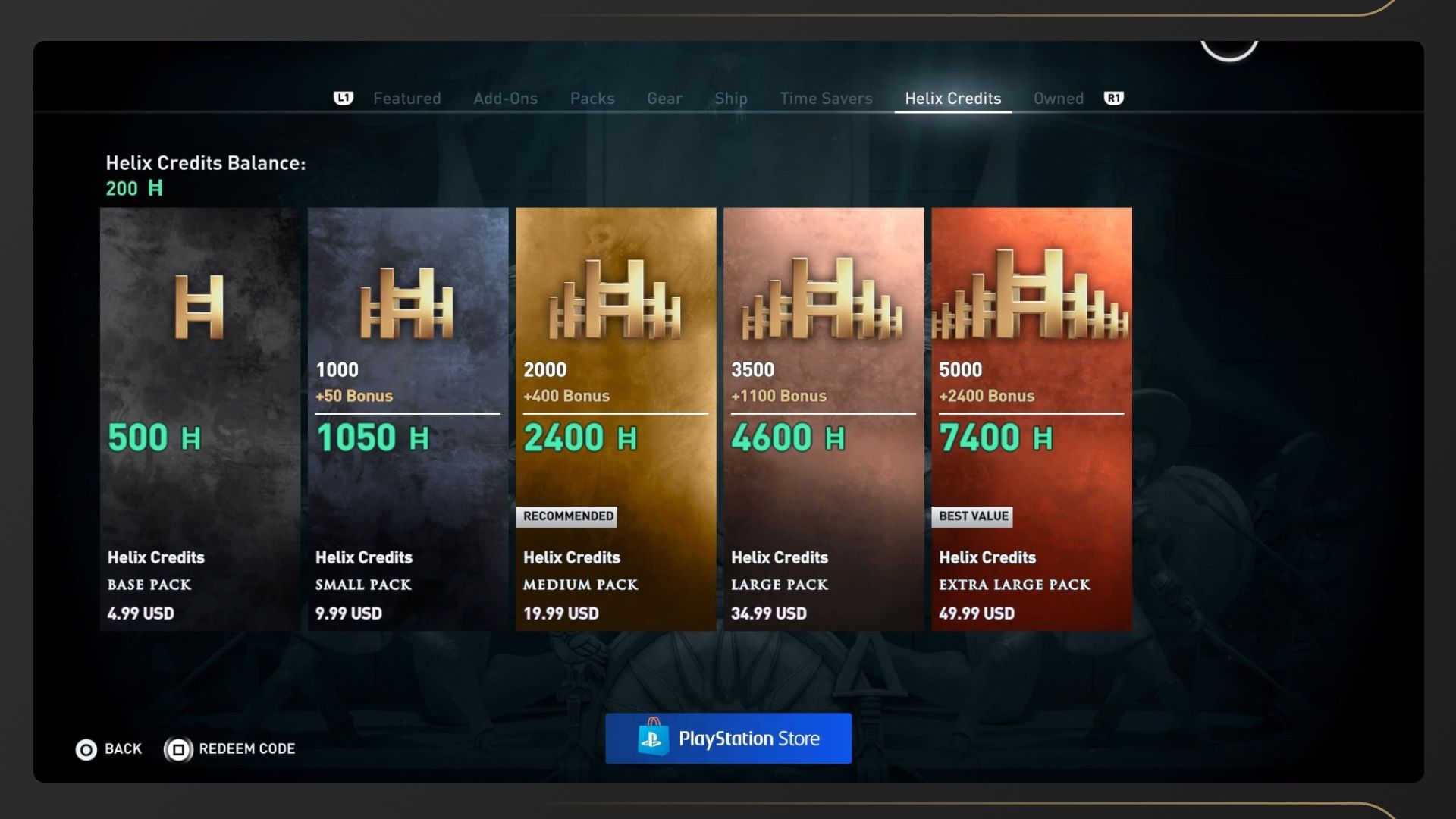Choose the Large Pack with 4600 credits
Image resolution: width=1456 pixels, height=819 pixels.
click(824, 419)
